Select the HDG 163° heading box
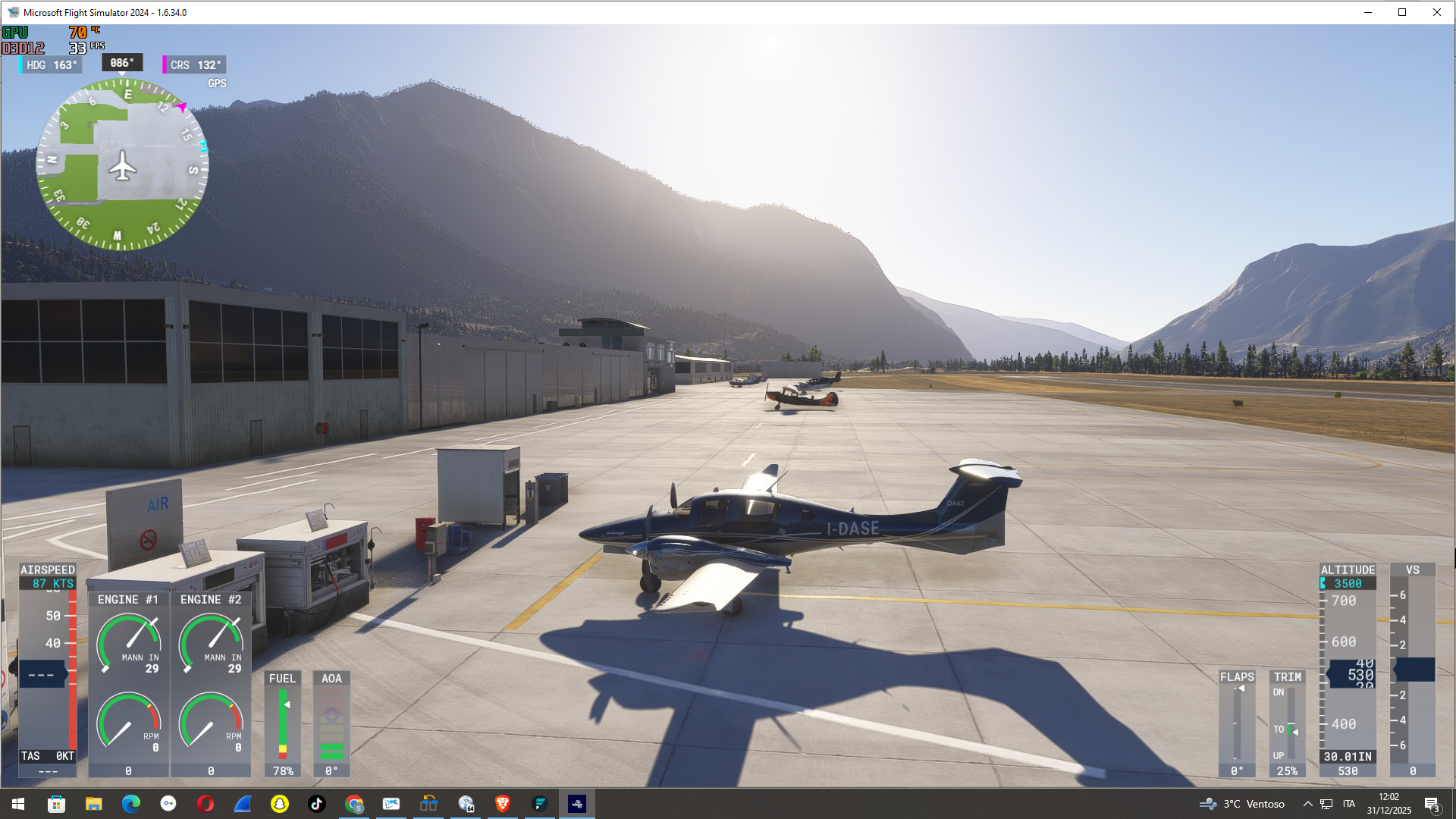The image size is (1456, 819). point(51,65)
